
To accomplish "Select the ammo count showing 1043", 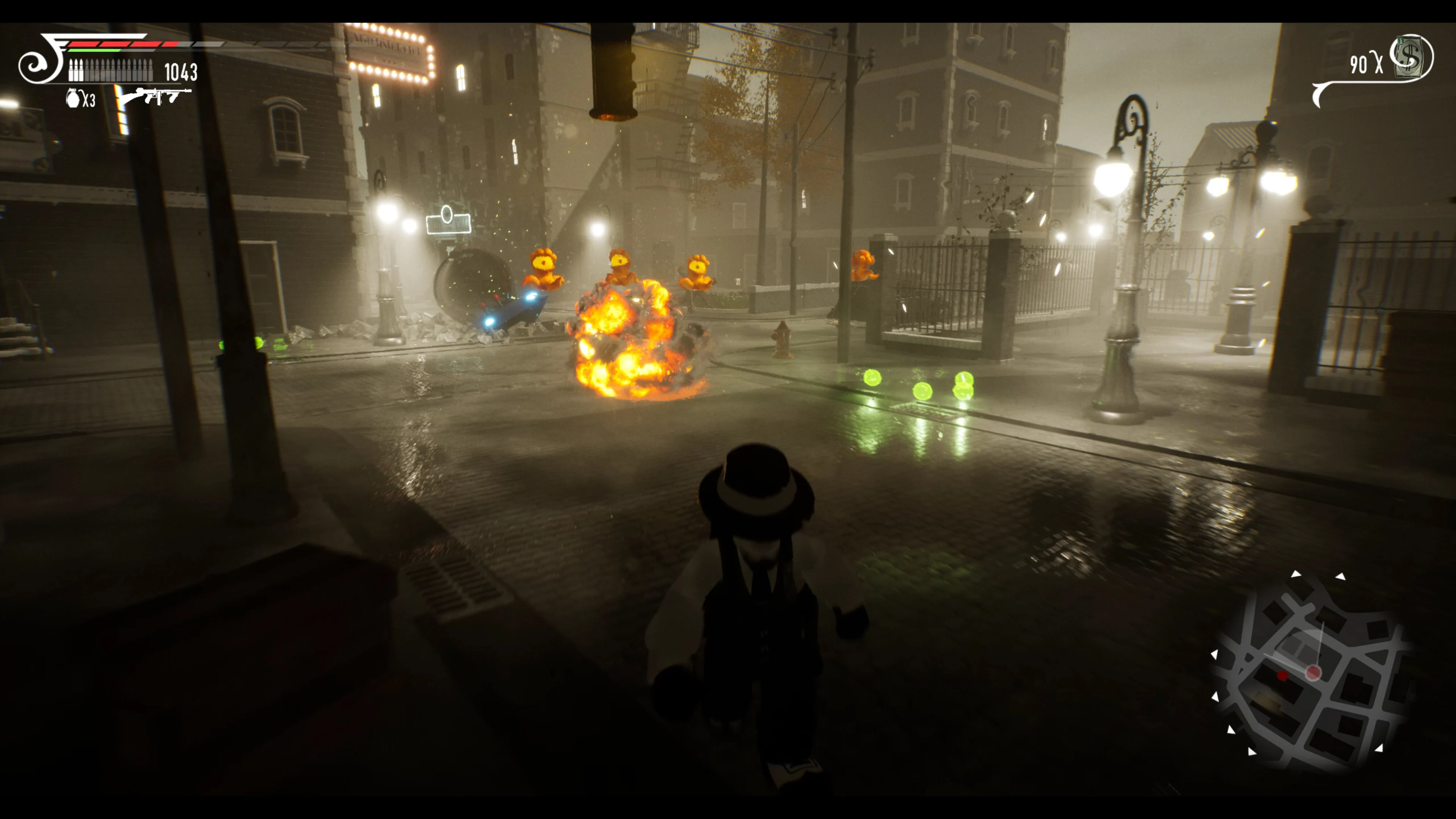I will tap(182, 71).
